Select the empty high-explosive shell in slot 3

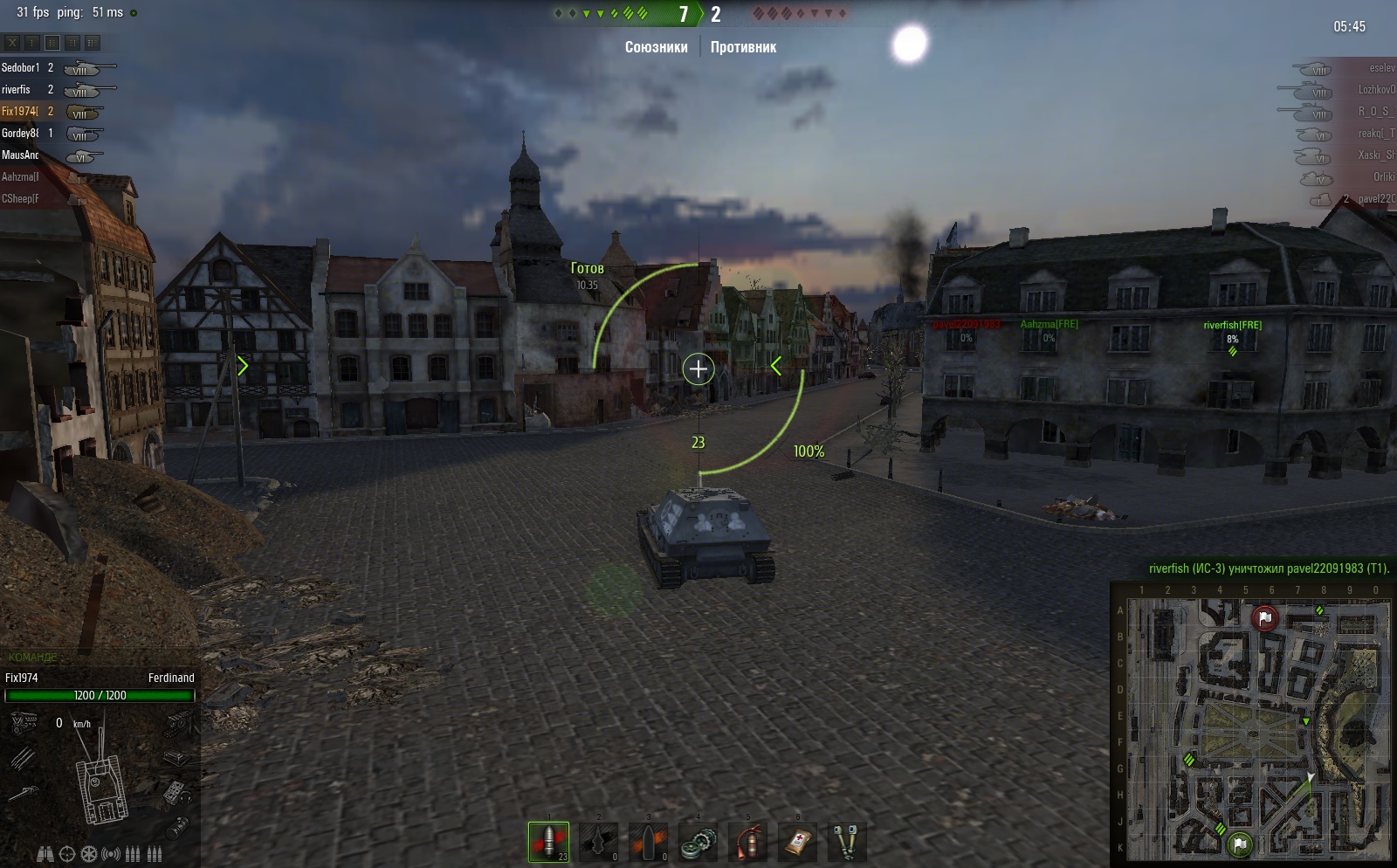(648, 842)
